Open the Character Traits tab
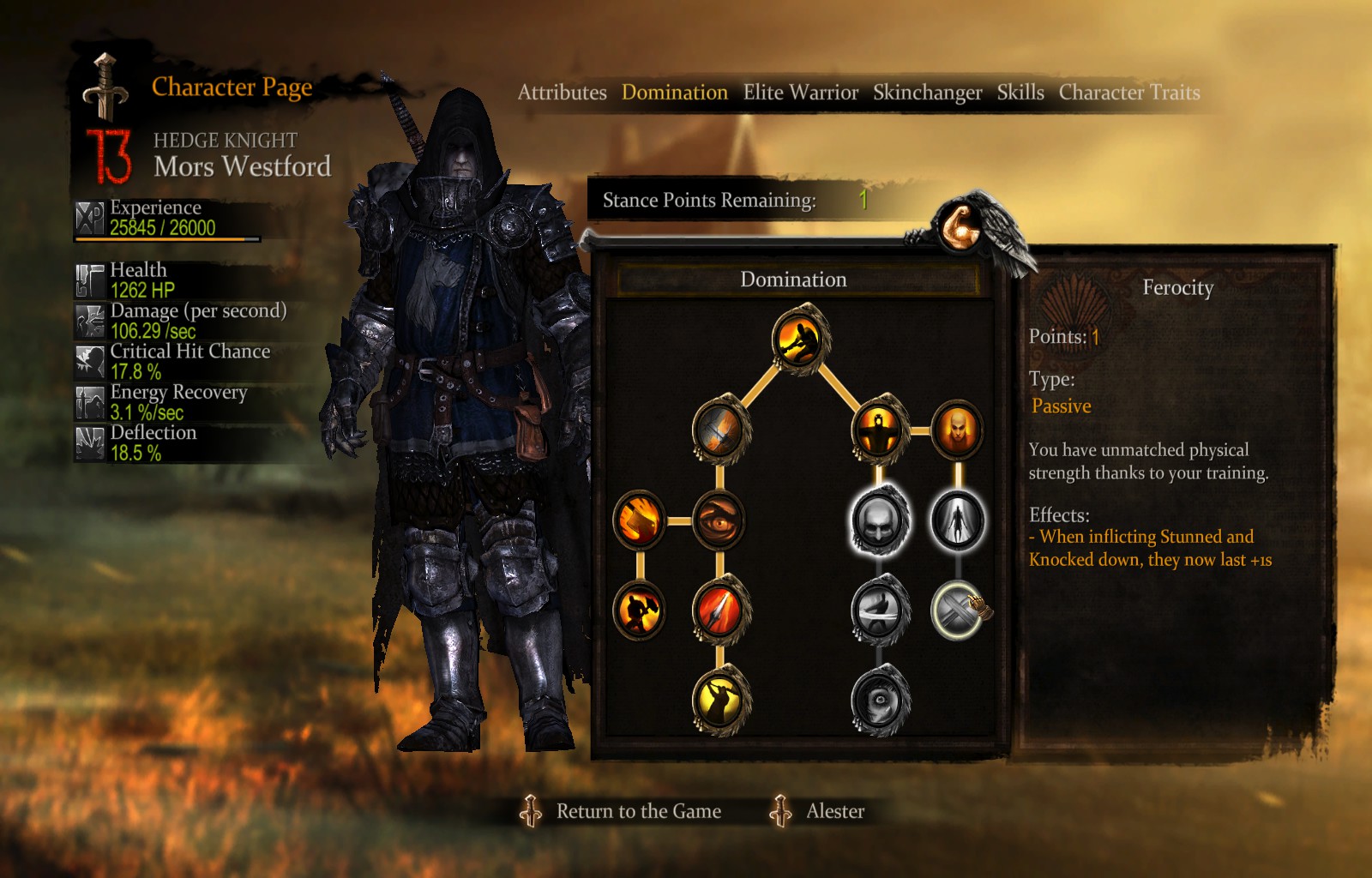The image size is (1372, 878). tap(1128, 93)
